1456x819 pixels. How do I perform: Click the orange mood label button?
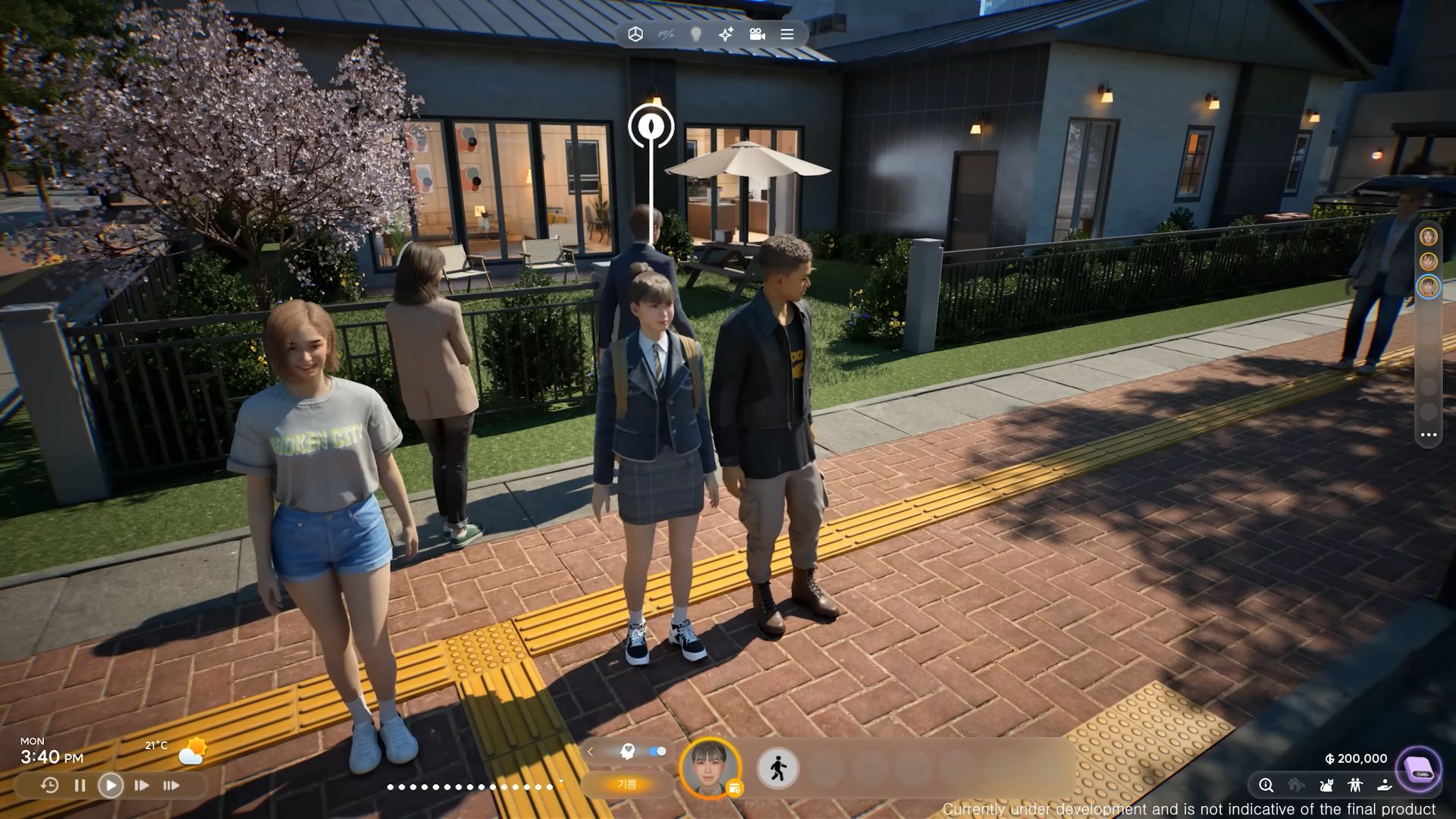(626, 784)
